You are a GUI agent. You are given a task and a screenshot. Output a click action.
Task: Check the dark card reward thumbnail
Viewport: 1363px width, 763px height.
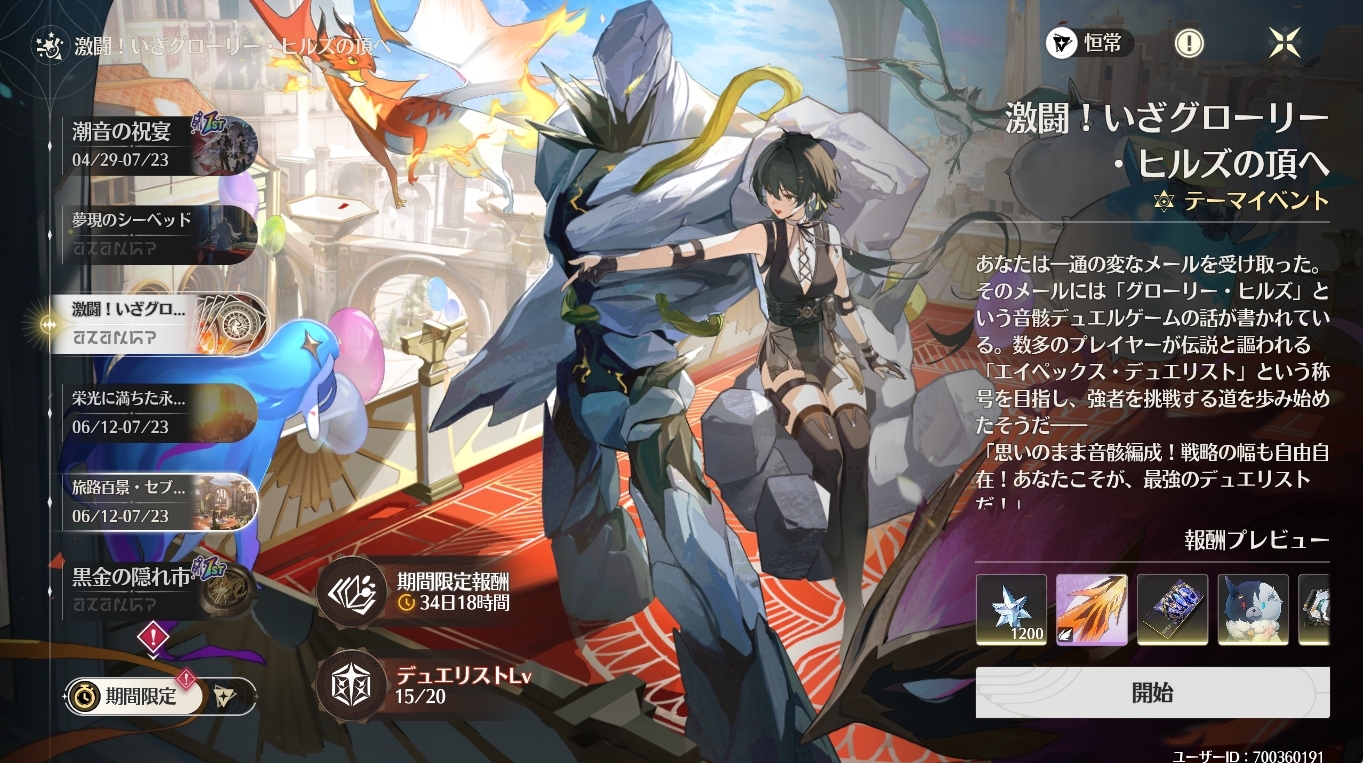point(1172,609)
